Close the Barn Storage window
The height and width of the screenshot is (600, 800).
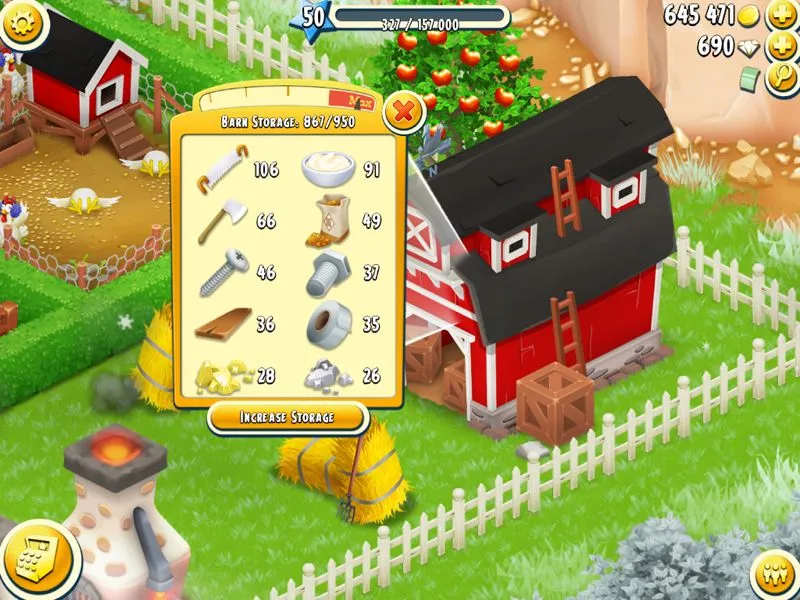(x=403, y=112)
